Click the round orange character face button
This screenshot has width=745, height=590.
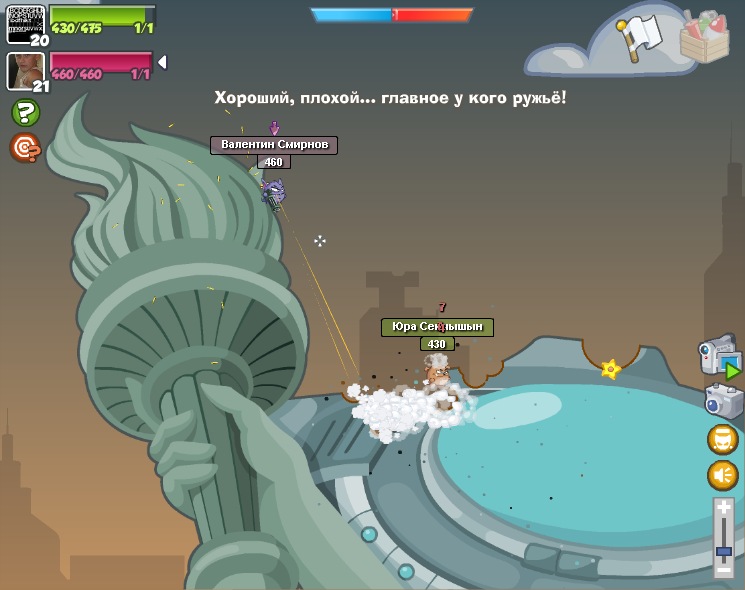tap(723, 440)
